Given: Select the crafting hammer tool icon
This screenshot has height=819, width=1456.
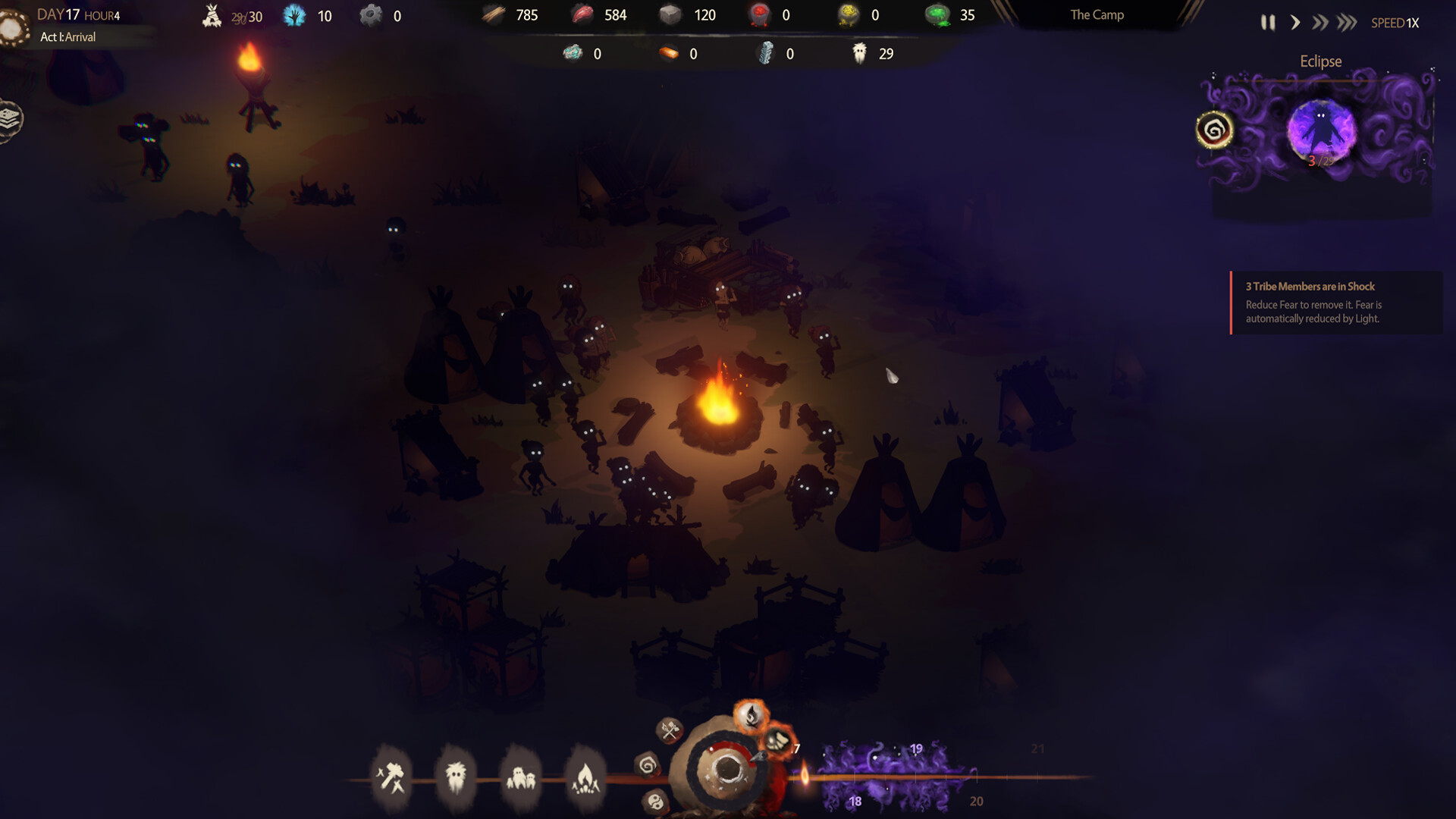Looking at the screenshot, I should click(x=391, y=776).
